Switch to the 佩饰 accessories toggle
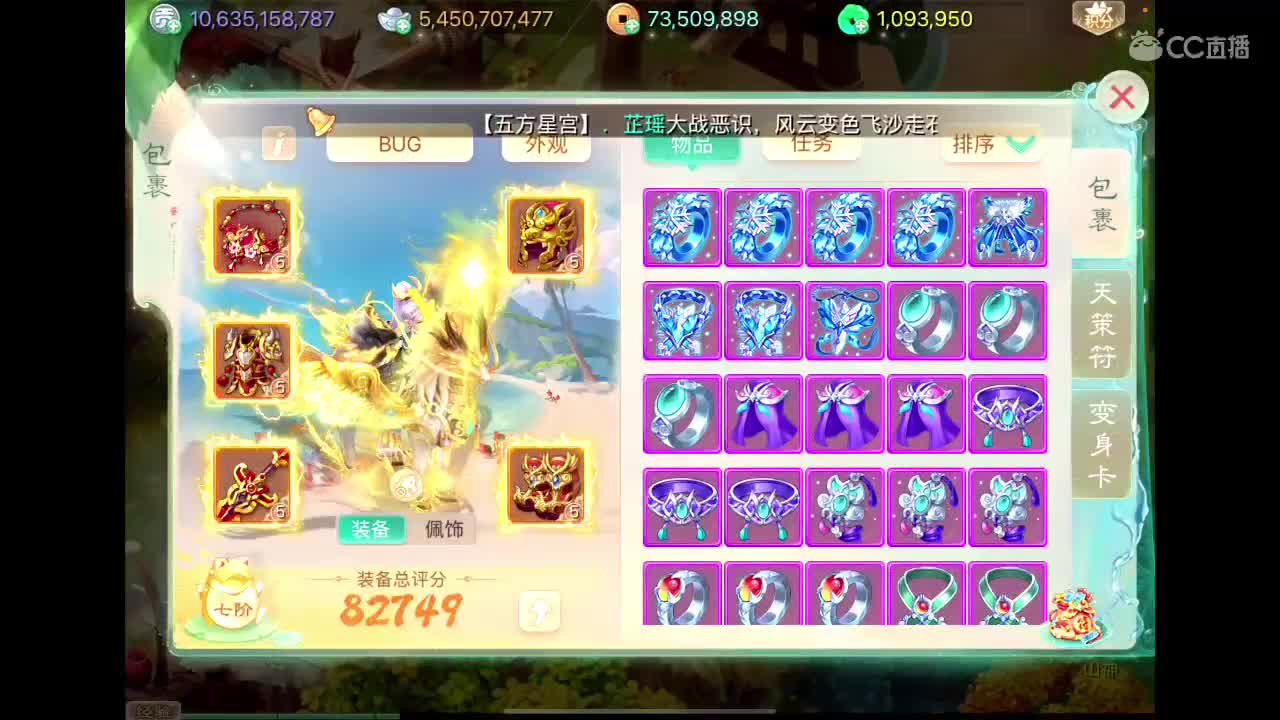 444,529
